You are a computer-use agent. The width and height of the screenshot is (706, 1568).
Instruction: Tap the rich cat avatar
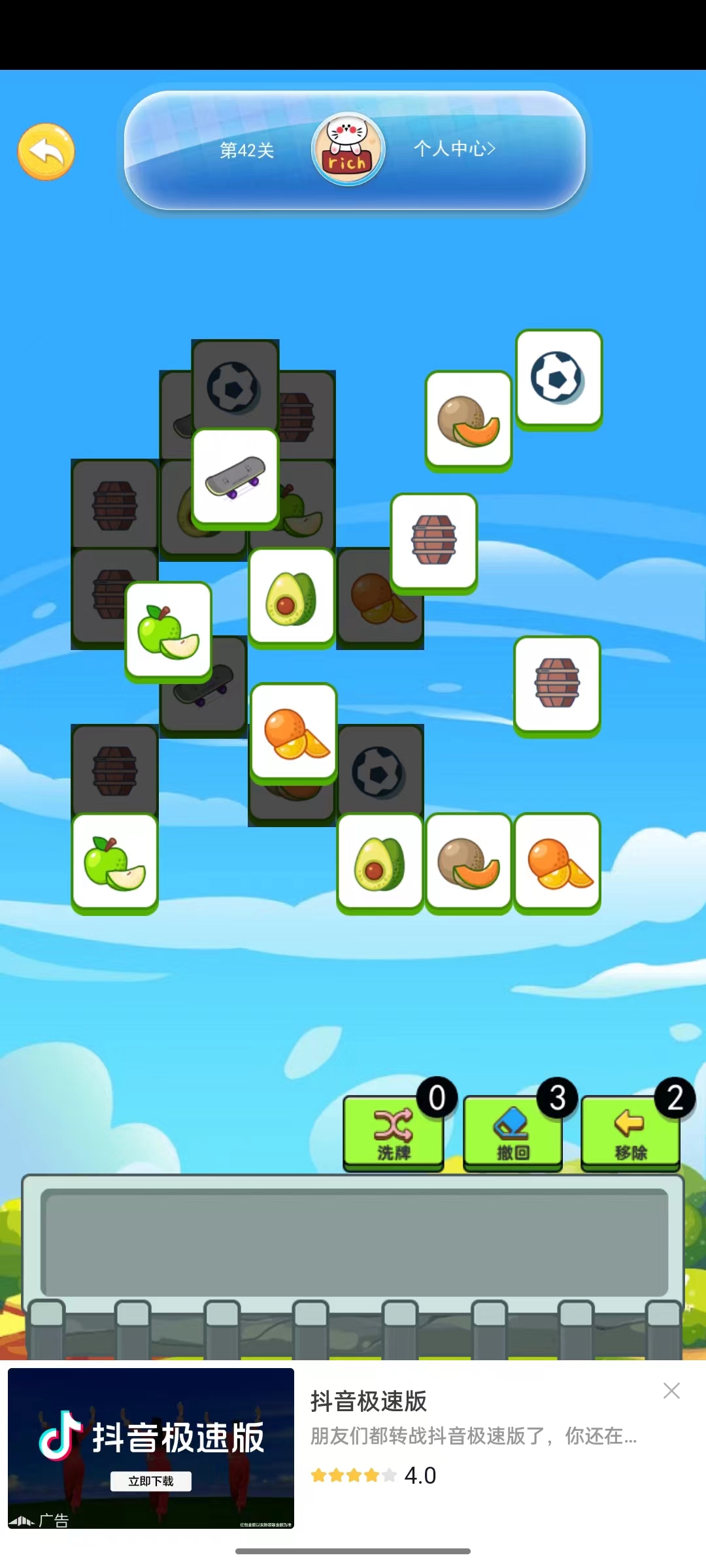348,150
